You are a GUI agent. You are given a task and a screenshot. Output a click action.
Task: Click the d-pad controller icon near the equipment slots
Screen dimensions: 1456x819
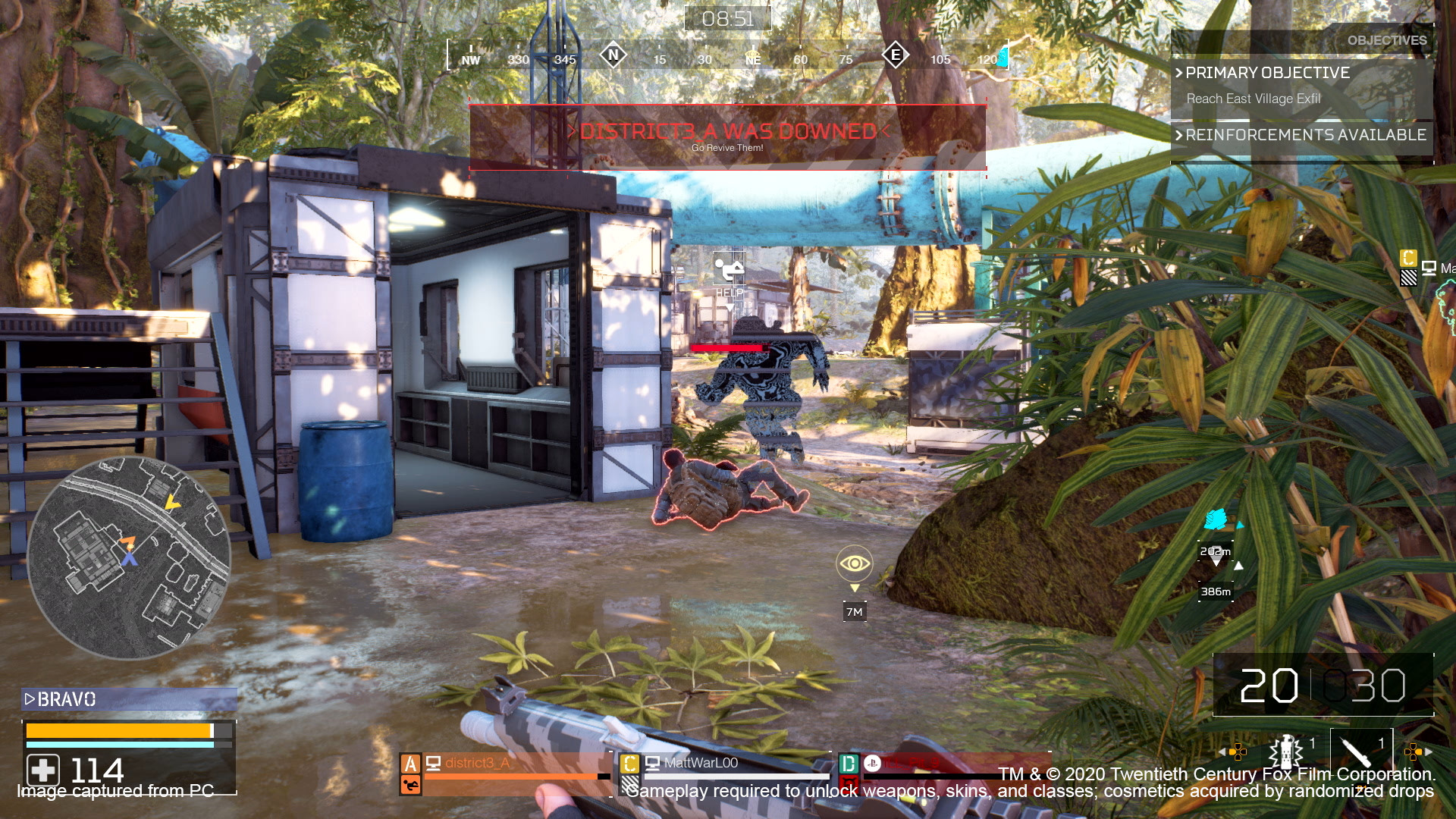coord(1238,751)
